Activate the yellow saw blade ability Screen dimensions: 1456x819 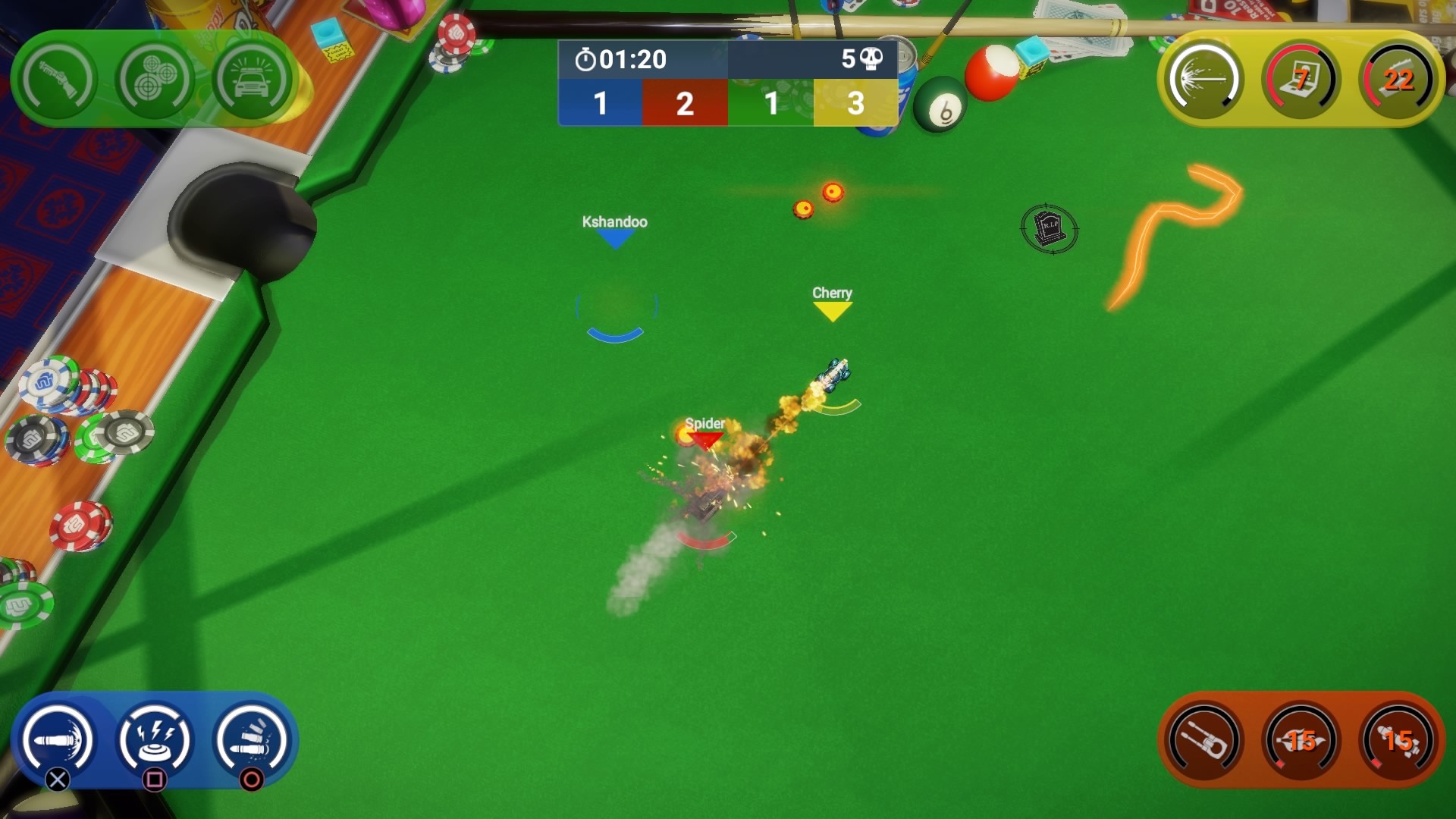click(x=1398, y=80)
